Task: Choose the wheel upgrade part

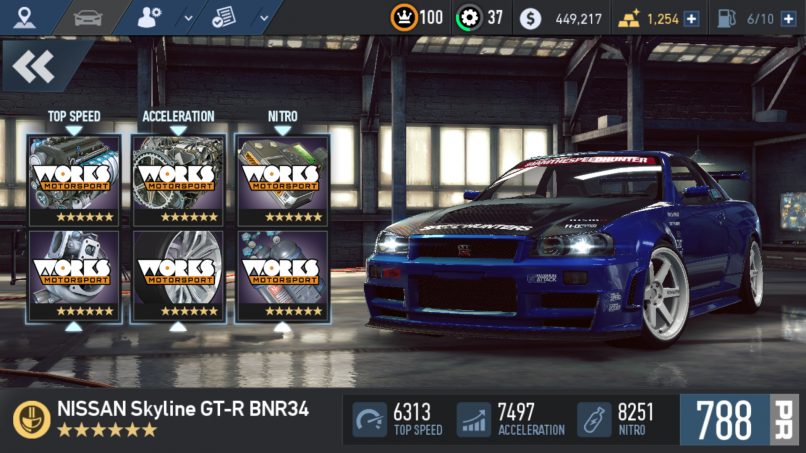Action: click(x=178, y=275)
